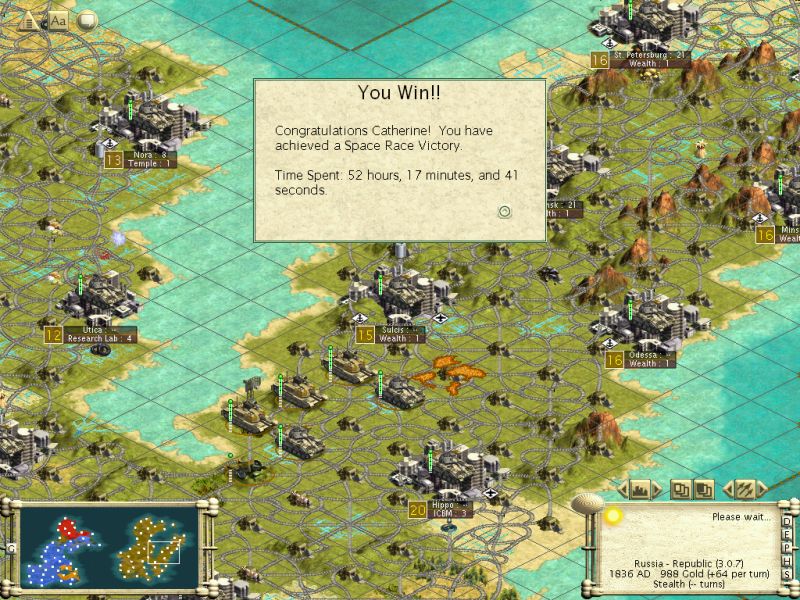
Task: Open the Civilopedia 'Aa' button
Action: coord(58,20)
